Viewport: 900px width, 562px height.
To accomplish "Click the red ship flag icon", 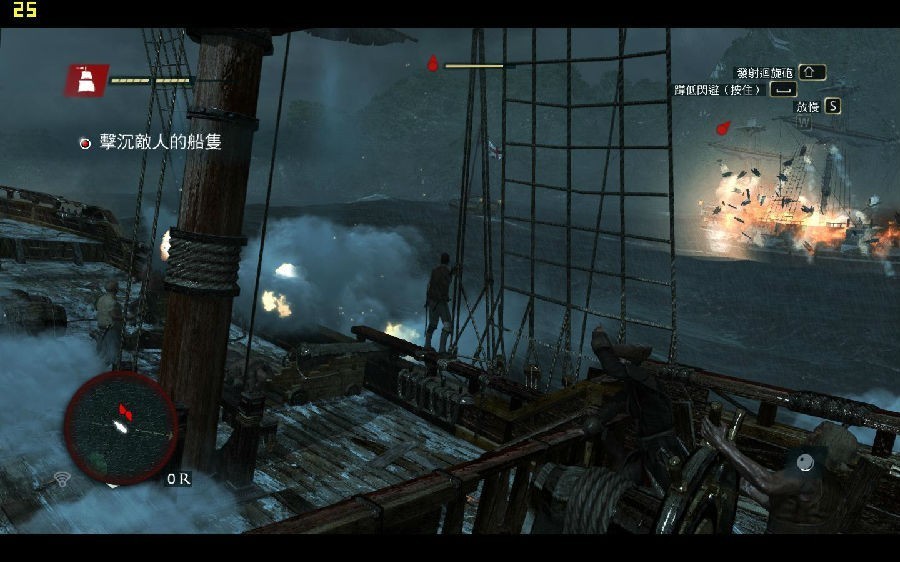I will pyautogui.click(x=87, y=80).
